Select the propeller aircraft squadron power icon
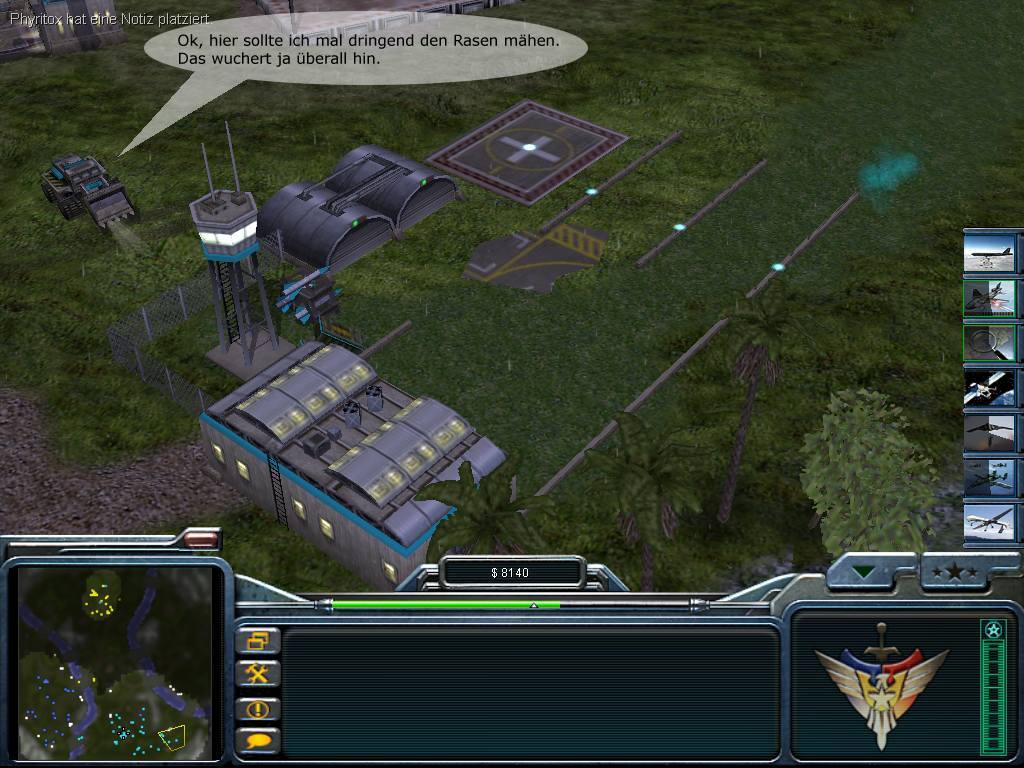The width and height of the screenshot is (1024, 768). [x=989, y=478]
